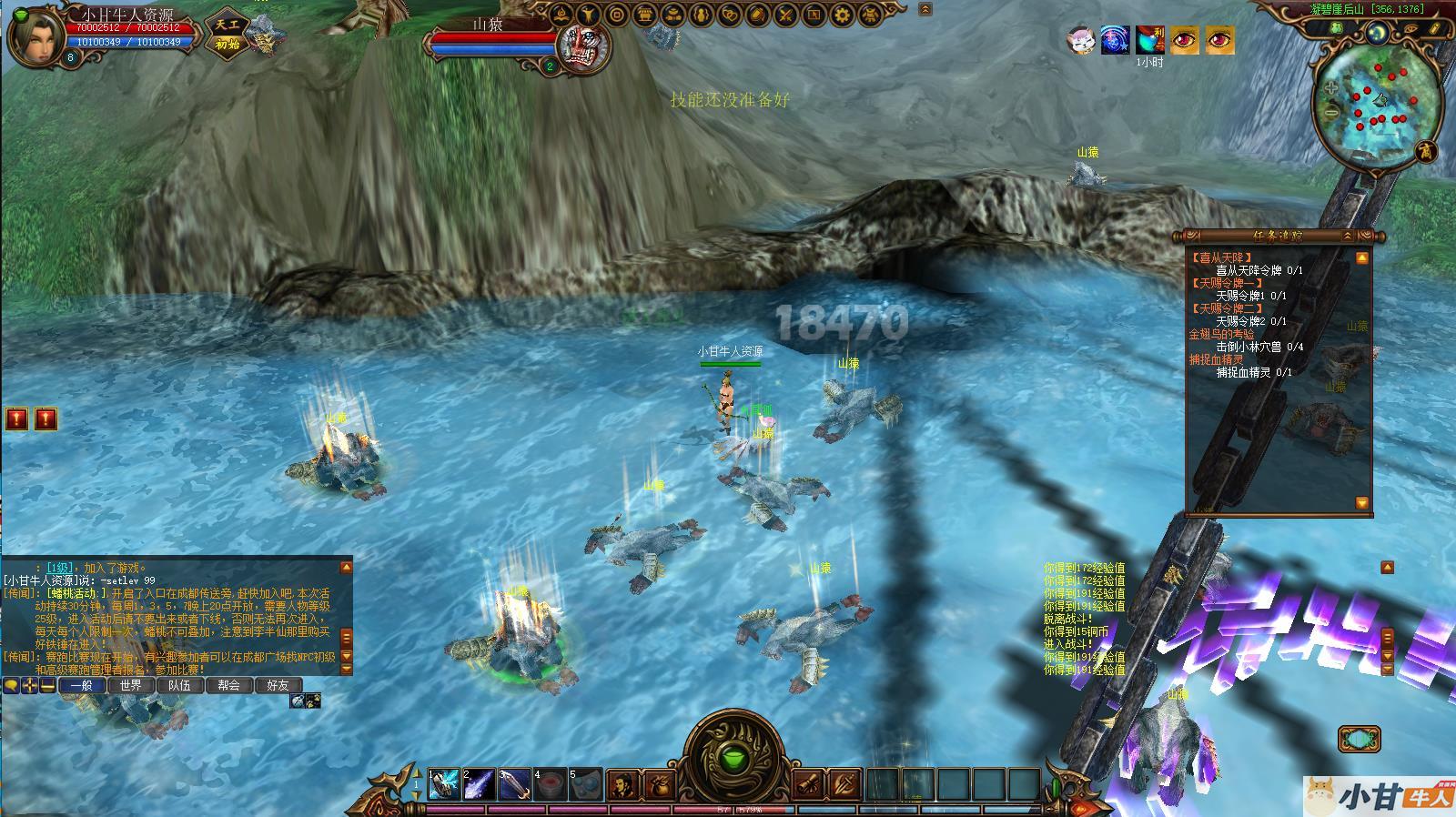Choose the 帮会 (Guild) chat tab

(228, 685)
